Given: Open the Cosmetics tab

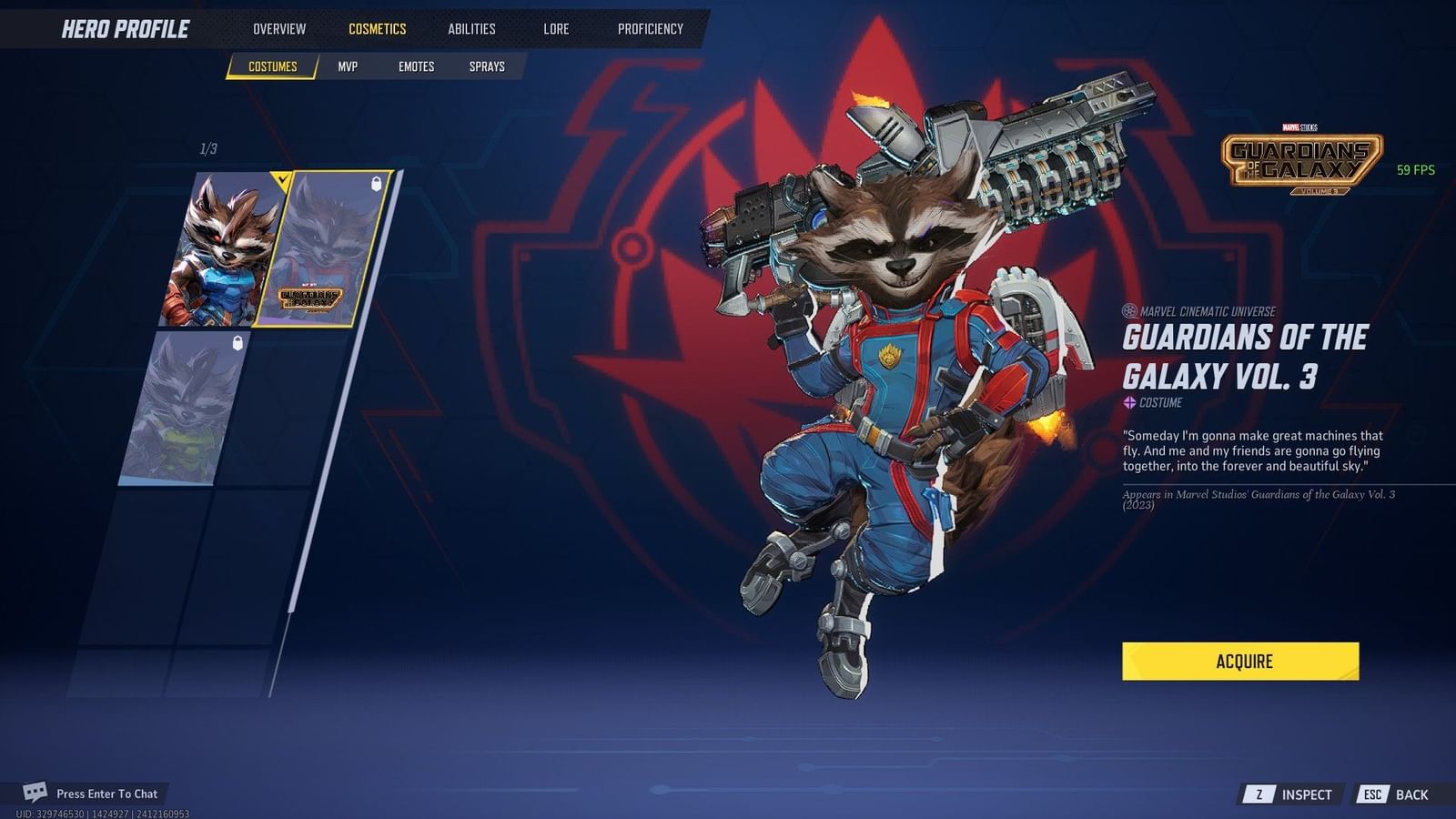Looking at the screenshot, I should (378, 28).
